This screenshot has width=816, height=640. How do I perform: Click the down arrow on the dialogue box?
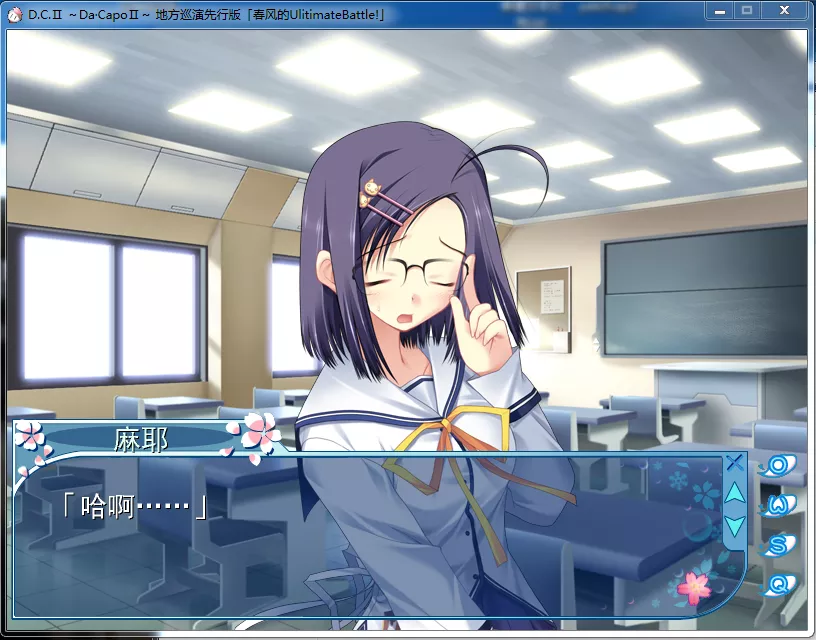coord(734,525)
